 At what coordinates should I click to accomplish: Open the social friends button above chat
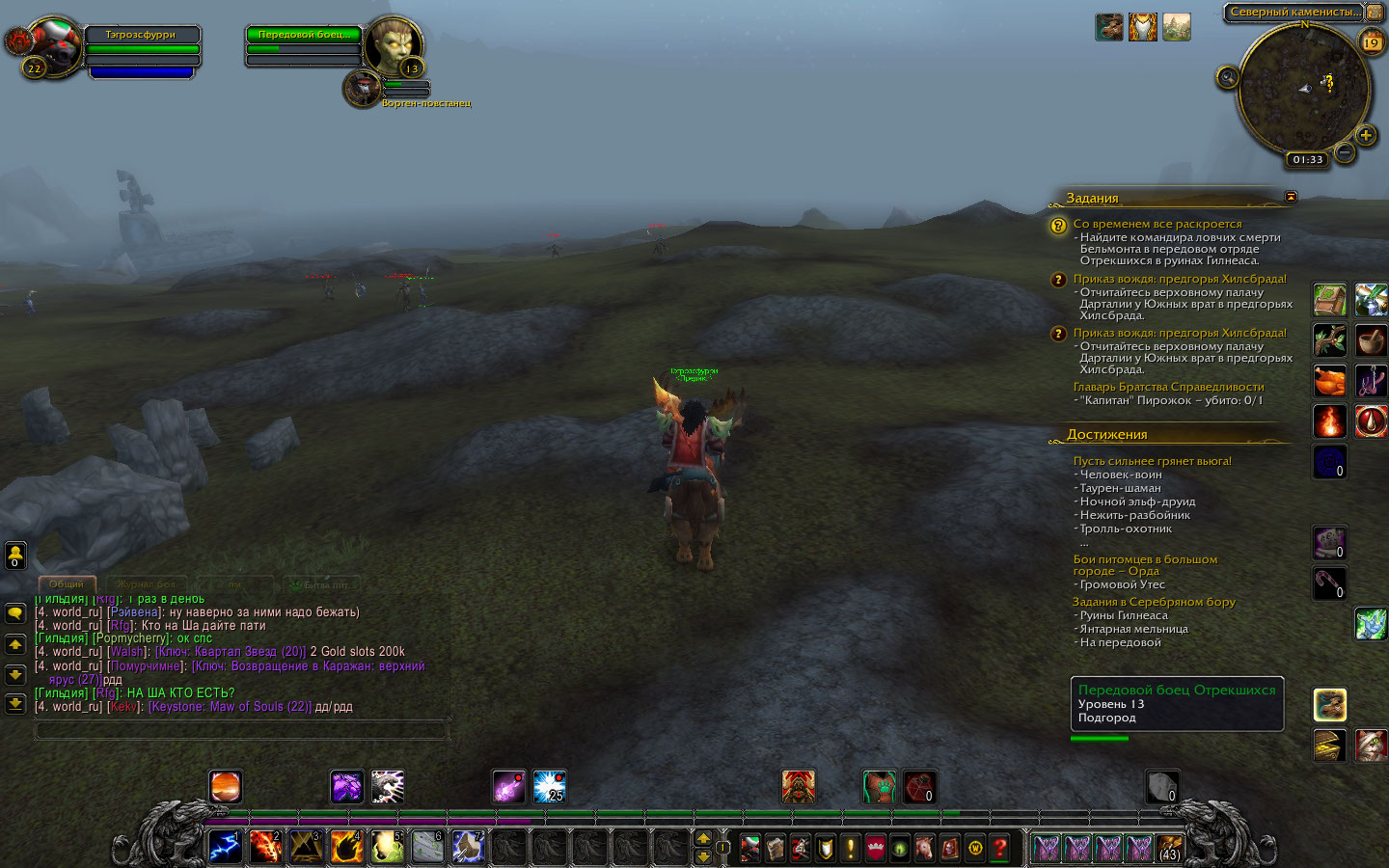tap(15, 556)
